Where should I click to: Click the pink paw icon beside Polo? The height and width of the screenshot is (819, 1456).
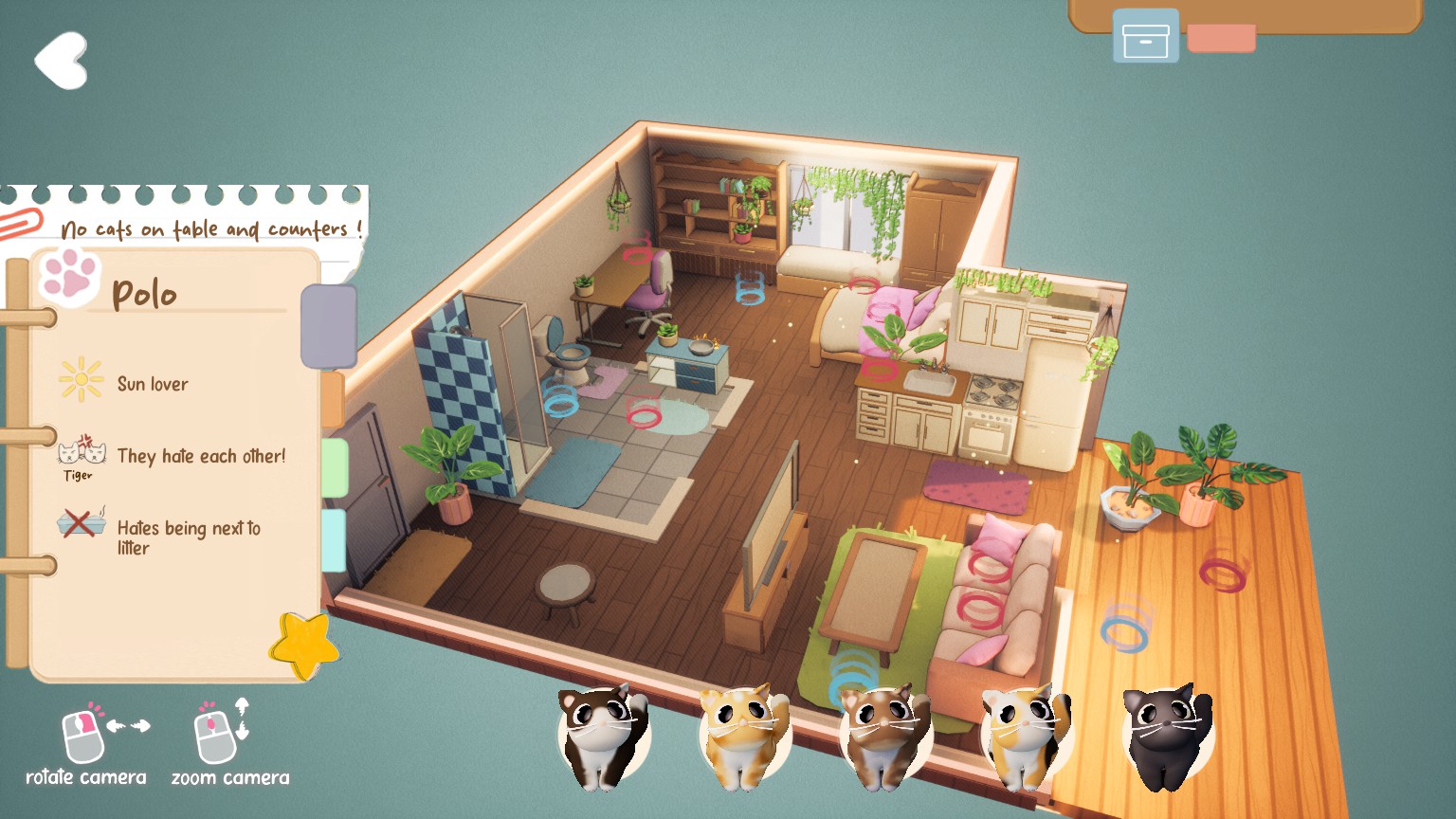(x=69, y=274)
